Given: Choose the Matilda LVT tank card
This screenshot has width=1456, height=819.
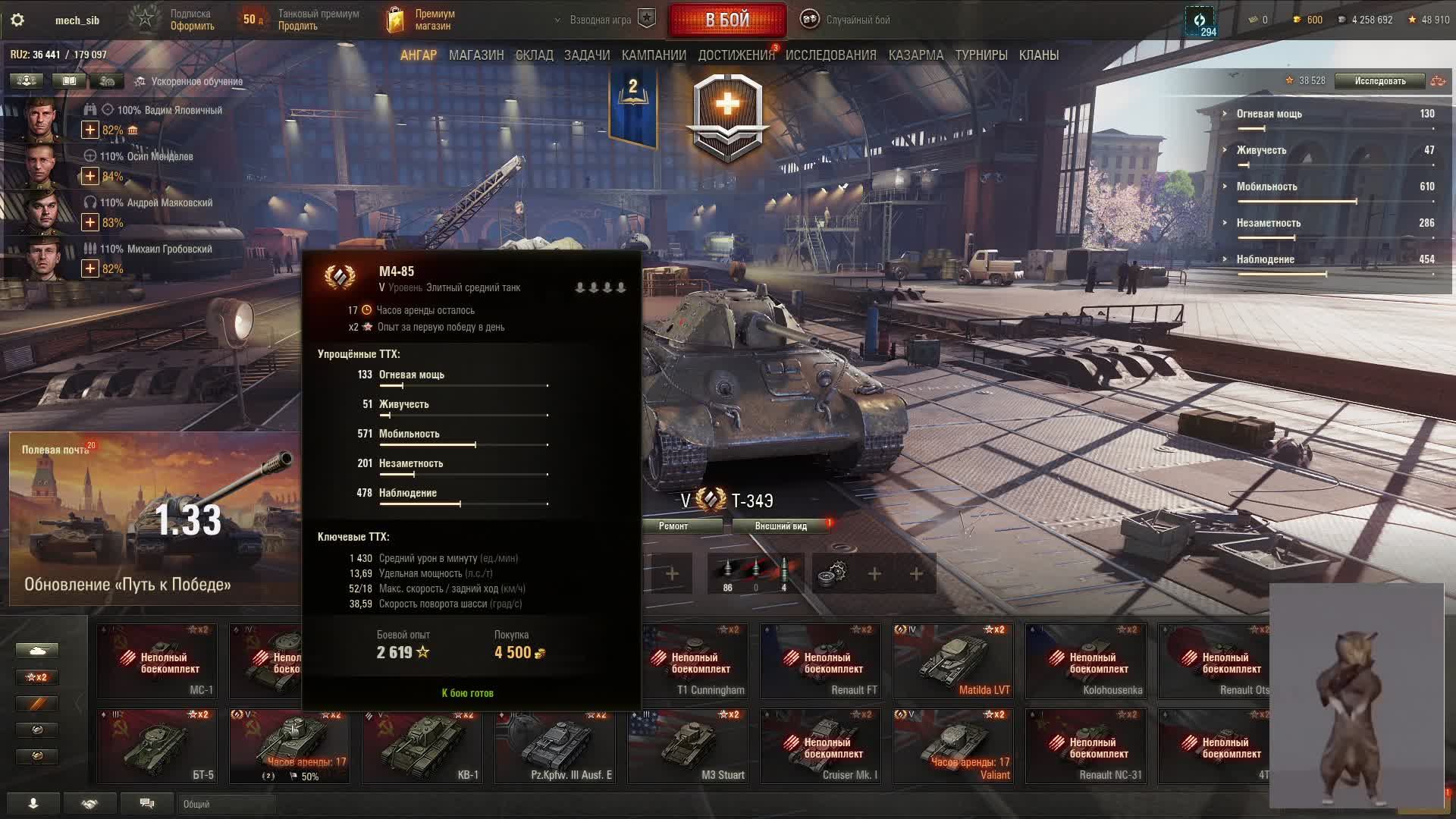Looking at the screenshot, I should 953,661.
